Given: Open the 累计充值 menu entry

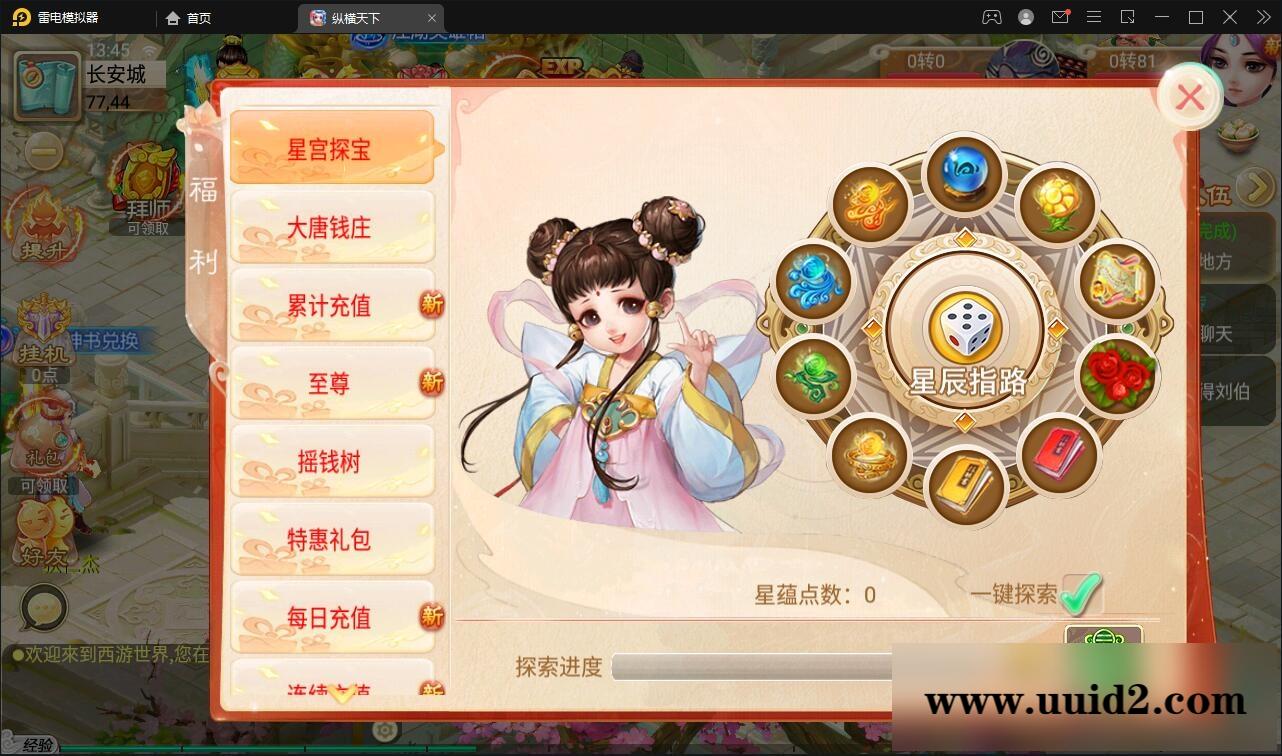Looking at the screenshot, I should click(x=333, y=306).
